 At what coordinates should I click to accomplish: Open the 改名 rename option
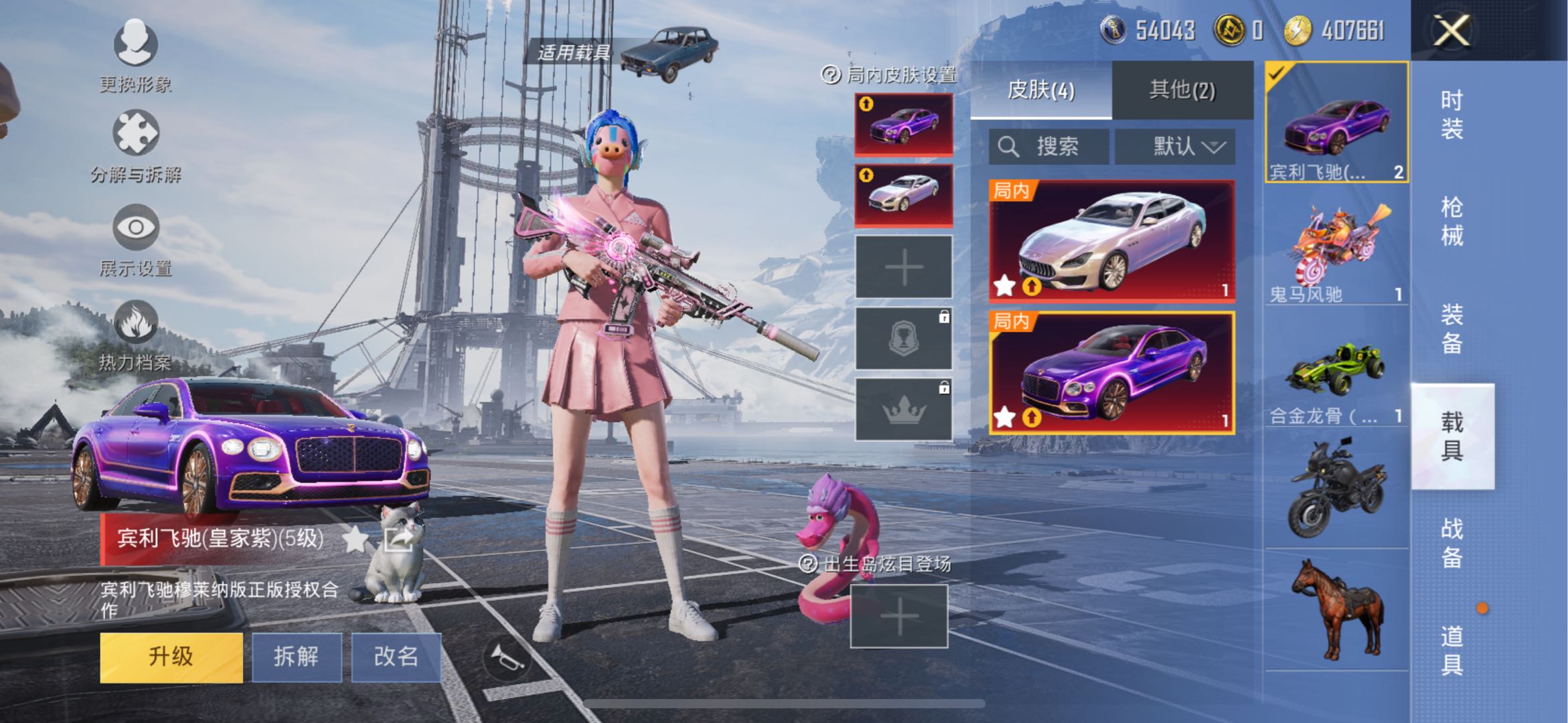click(396, 657)
